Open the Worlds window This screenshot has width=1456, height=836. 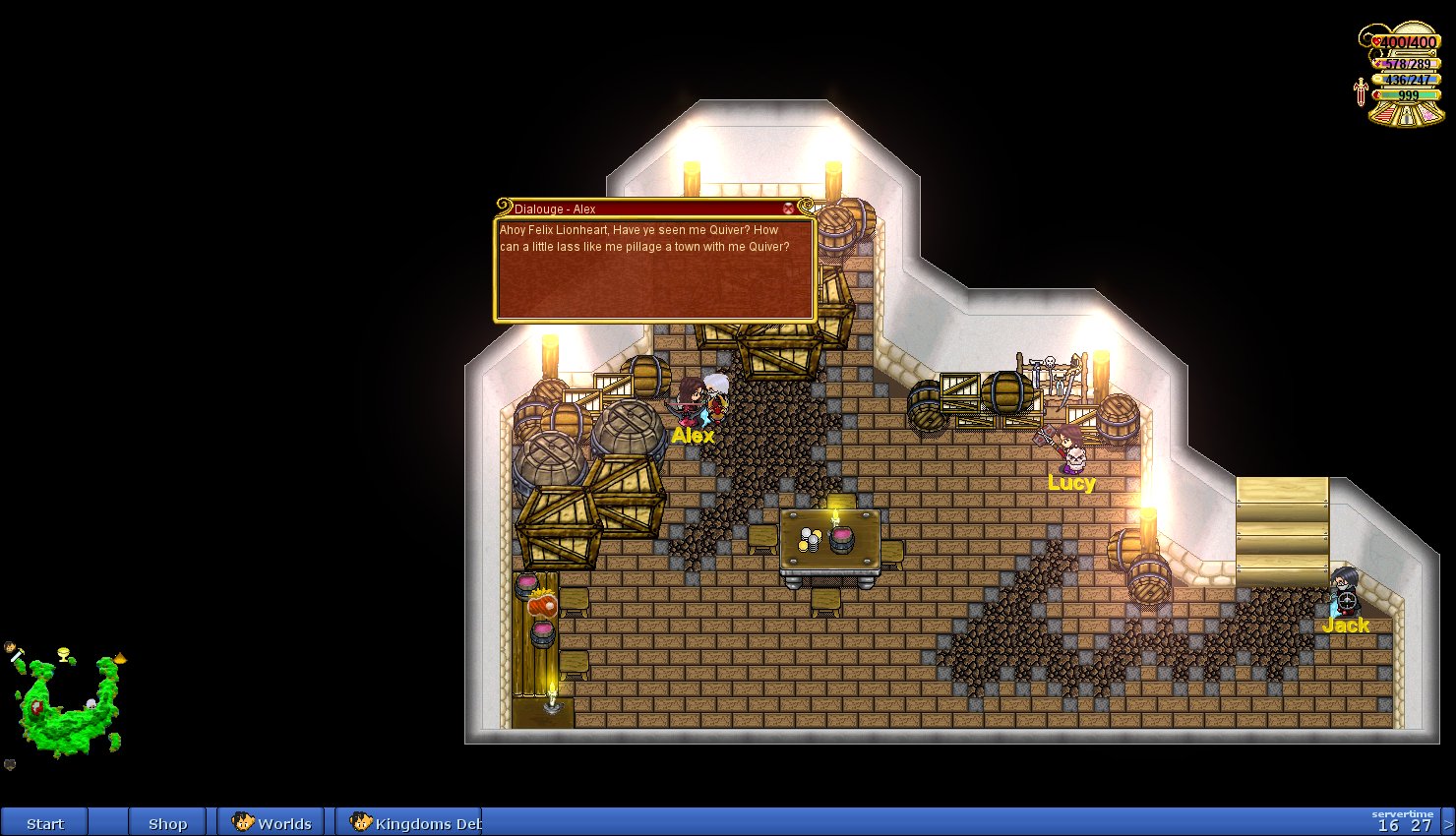[x=273, y=823]
